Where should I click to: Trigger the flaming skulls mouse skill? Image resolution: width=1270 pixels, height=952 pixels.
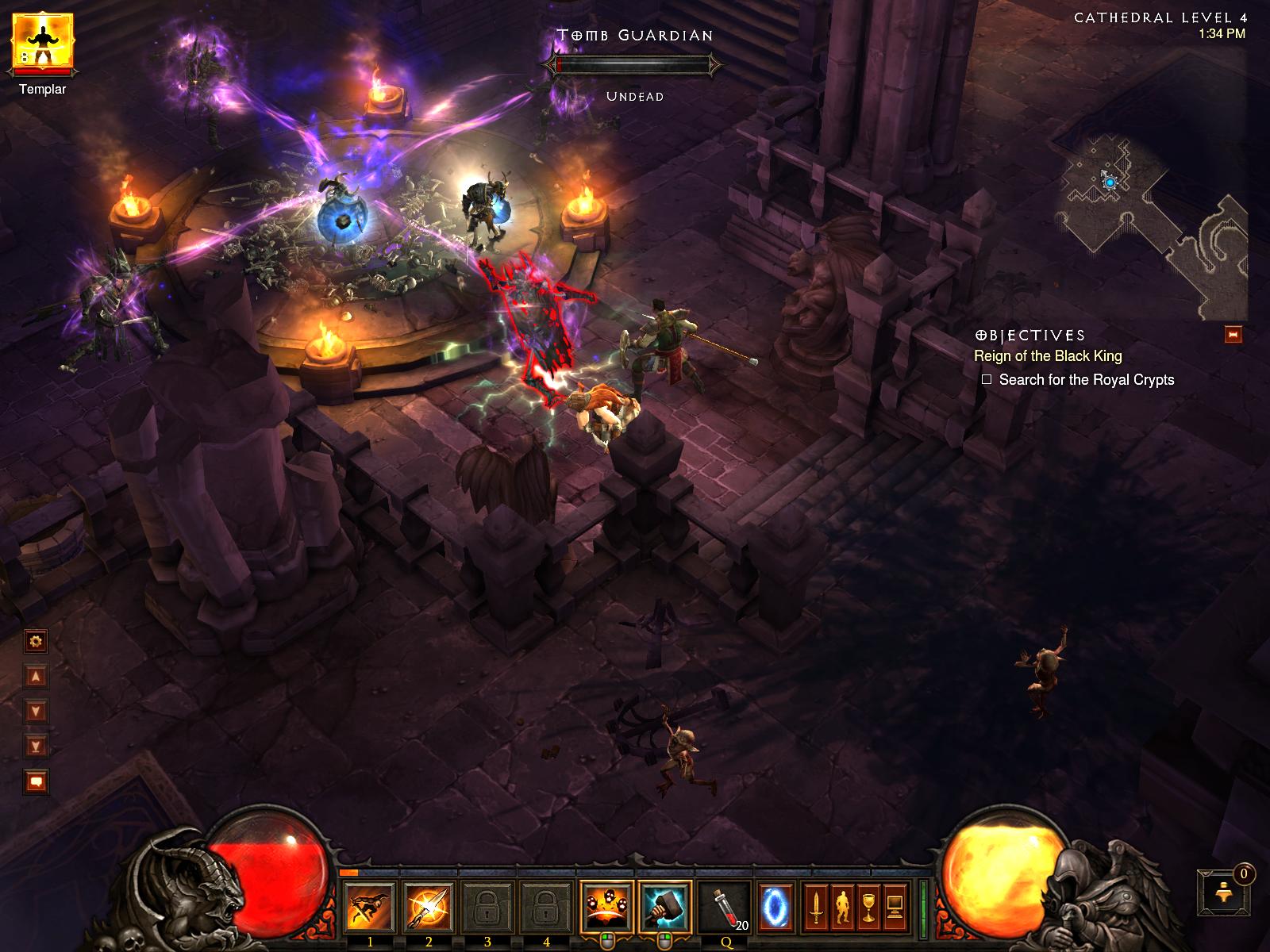tap(607, 908)
